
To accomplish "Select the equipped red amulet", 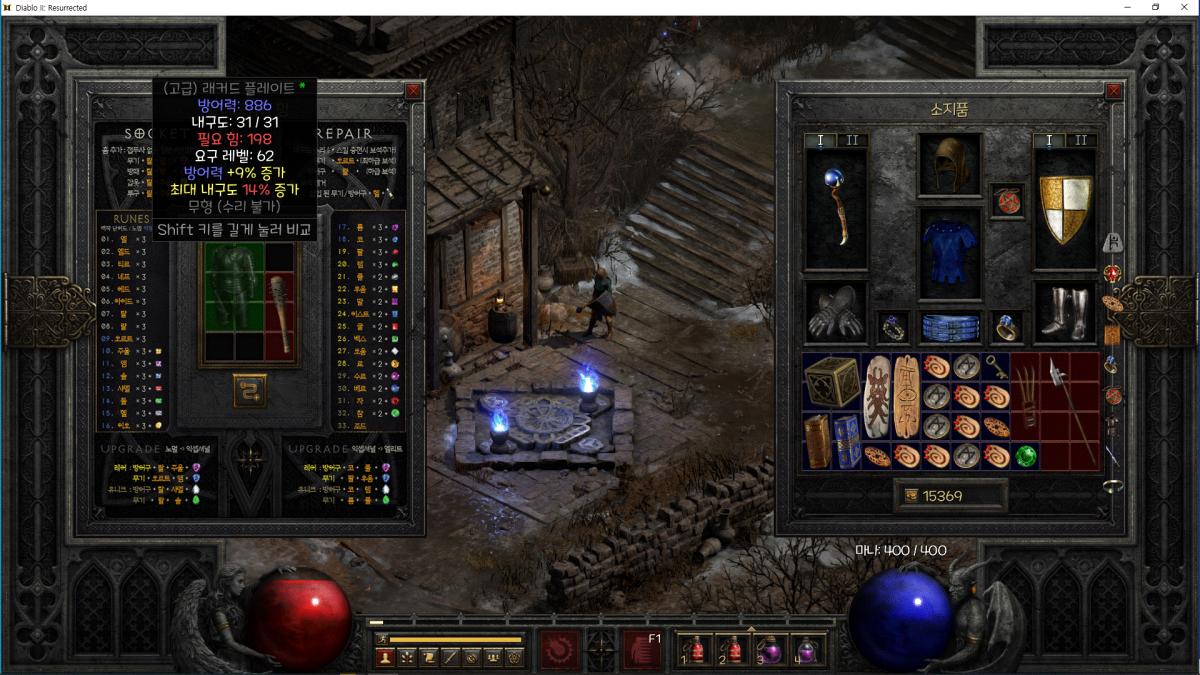I will pyautogui.click(x=1005, y=200).
